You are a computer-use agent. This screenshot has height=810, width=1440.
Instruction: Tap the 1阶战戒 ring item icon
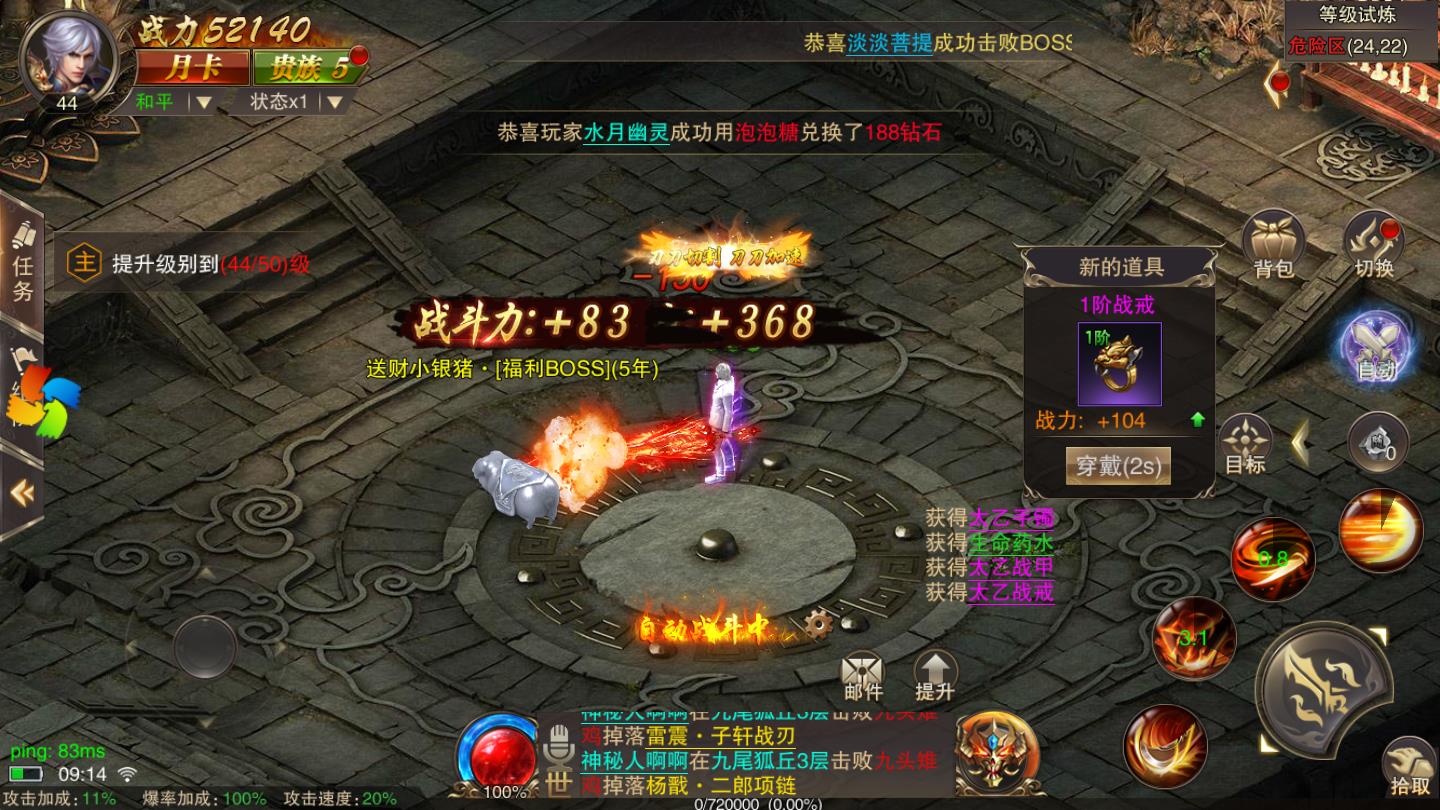[x=1119, y=364]
